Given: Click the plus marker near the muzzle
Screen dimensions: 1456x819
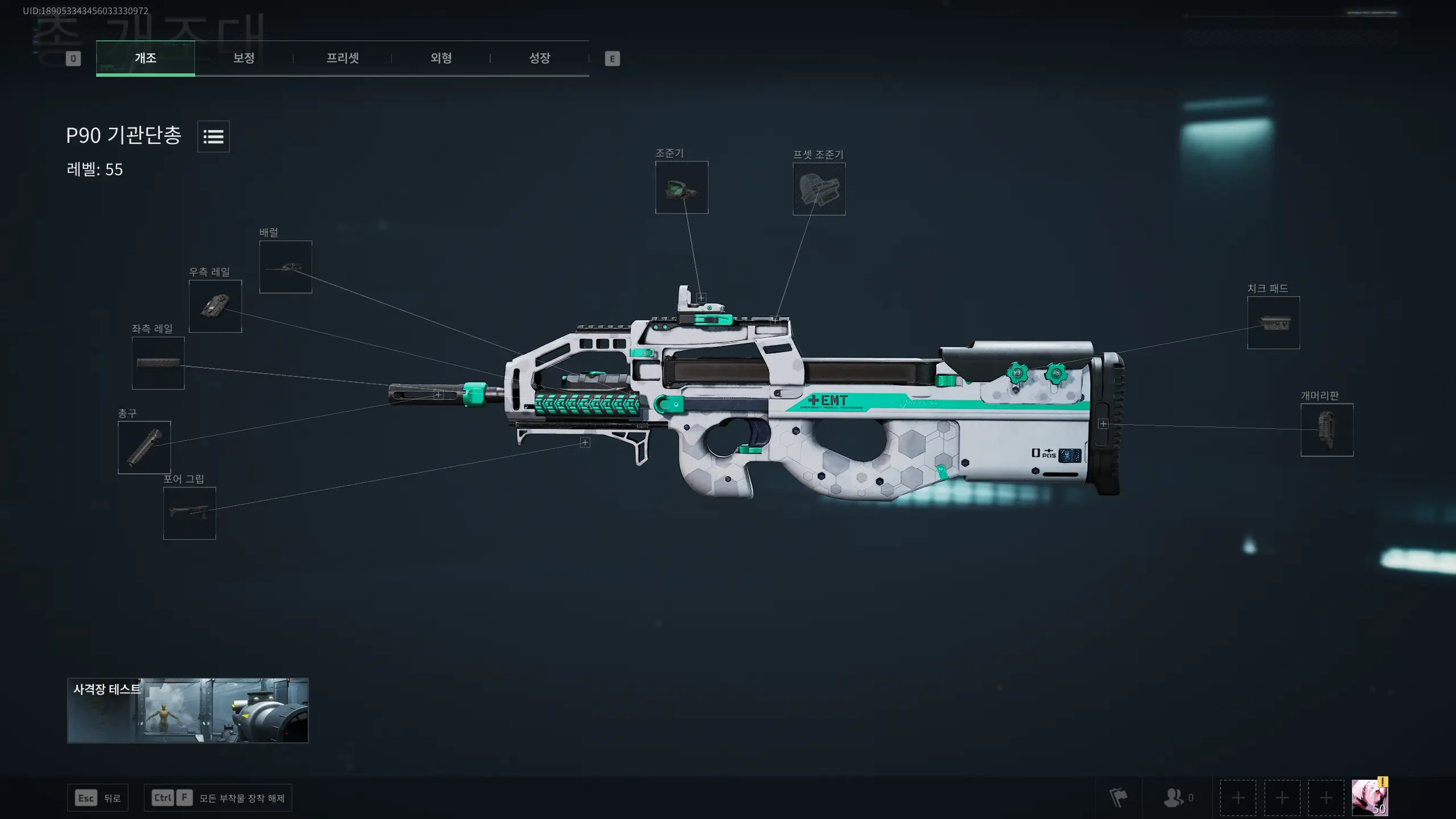Looking at the screenshot, I should (438, 394).
